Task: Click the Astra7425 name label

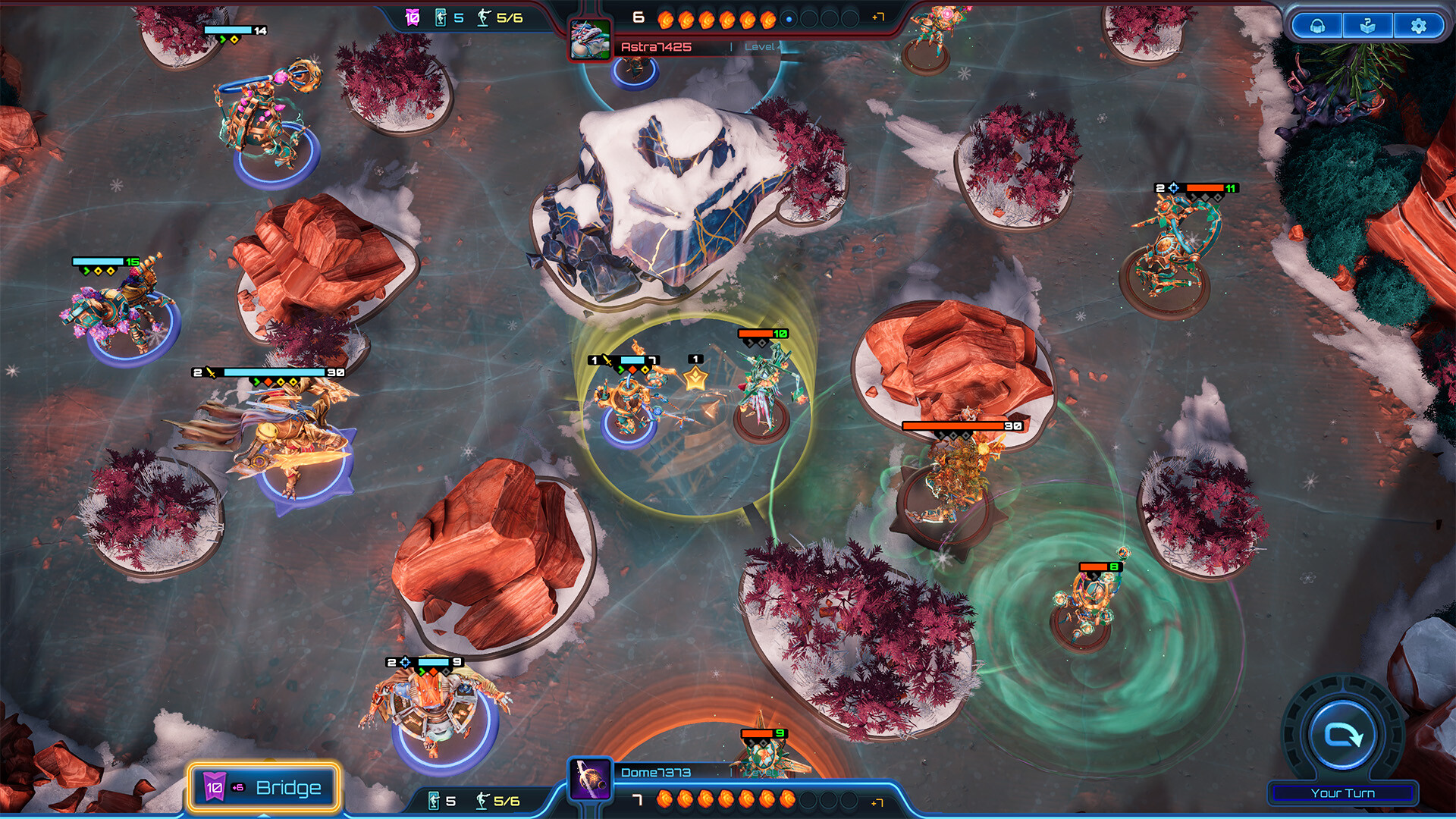Action: click(x=657, y=45)
